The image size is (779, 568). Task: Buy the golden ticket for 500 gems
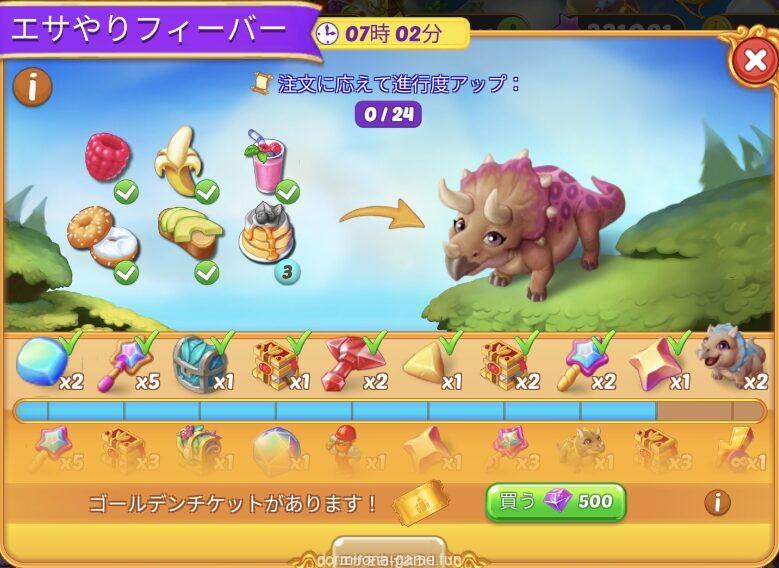(555, 501)
